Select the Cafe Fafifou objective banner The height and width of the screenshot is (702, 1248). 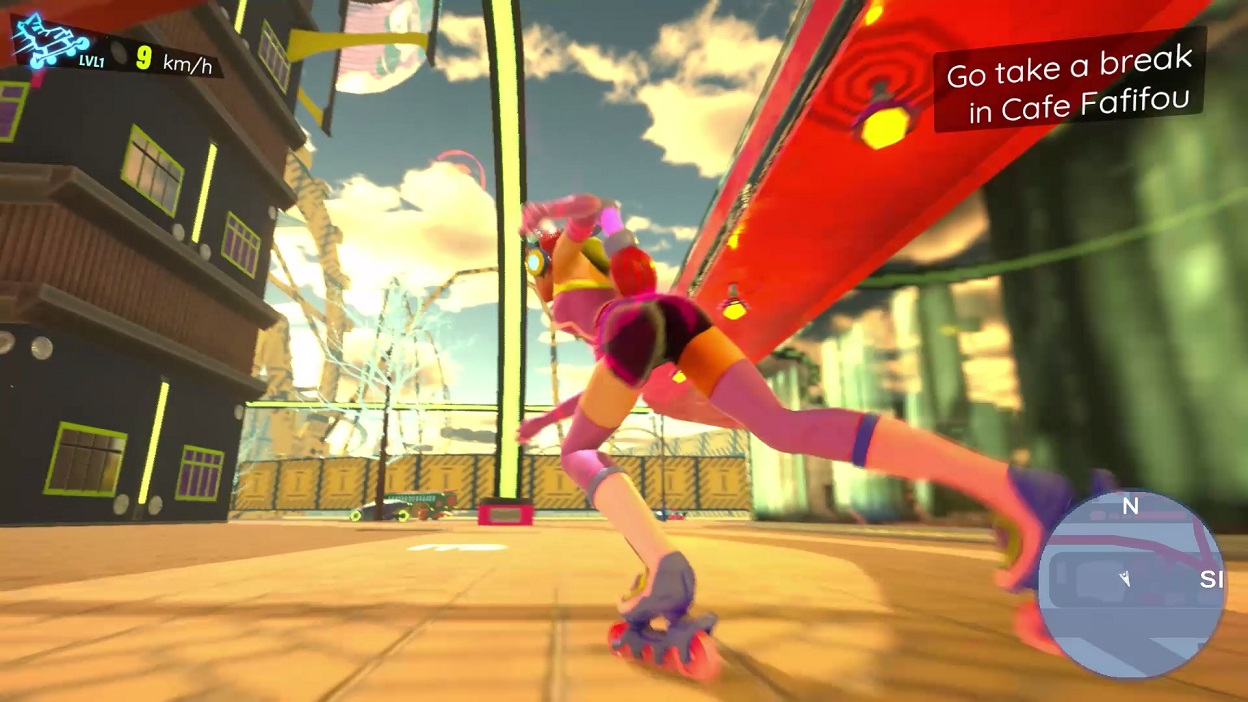click(1069, 84)
